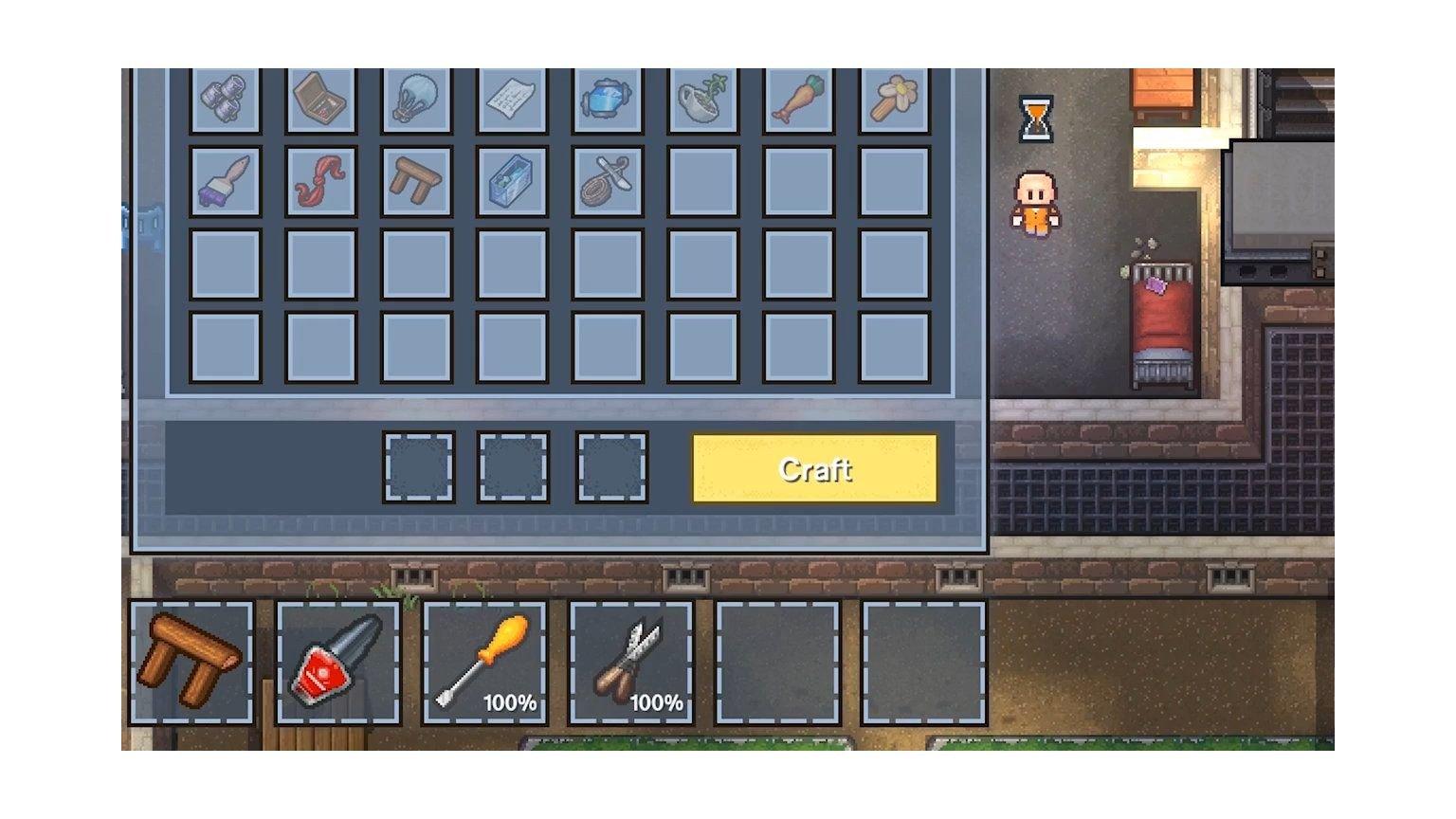Screen dimensions: 1456x819
Task: Select the wooden stool in the hotbar
Action: click(x=190, y=662)
